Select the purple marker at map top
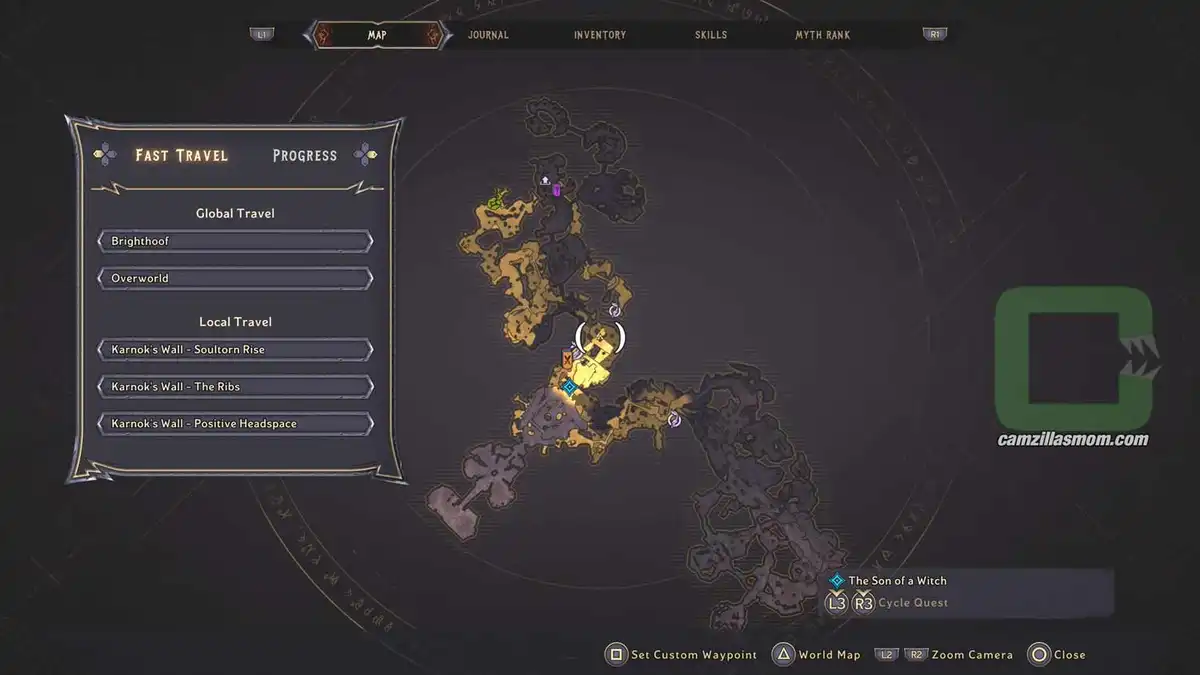 click(x=556, y=190)
